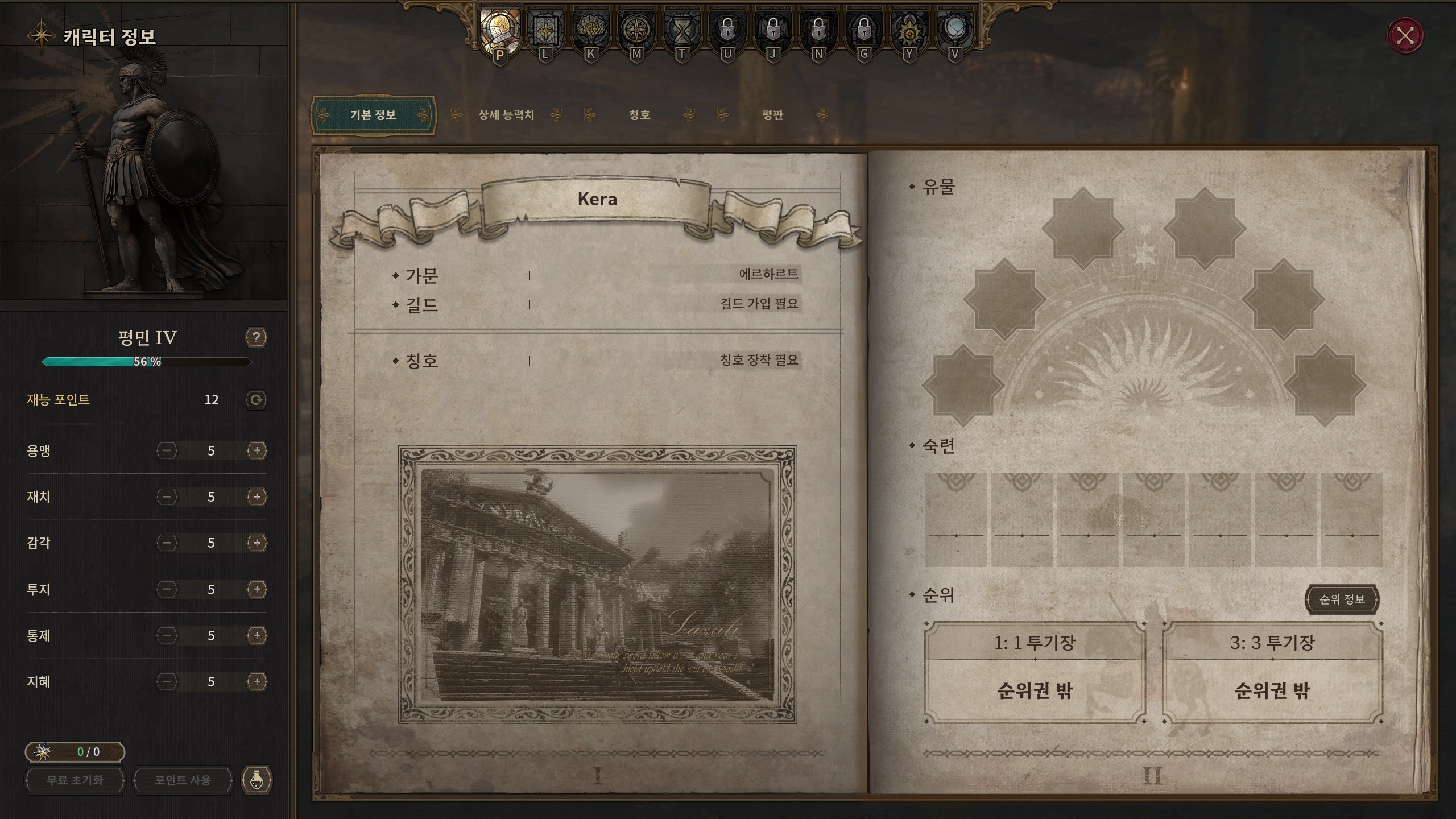Screen dimensions: 1456x819
Task: Confirm with the 포인트 사용 button
Action: point(183,780)
